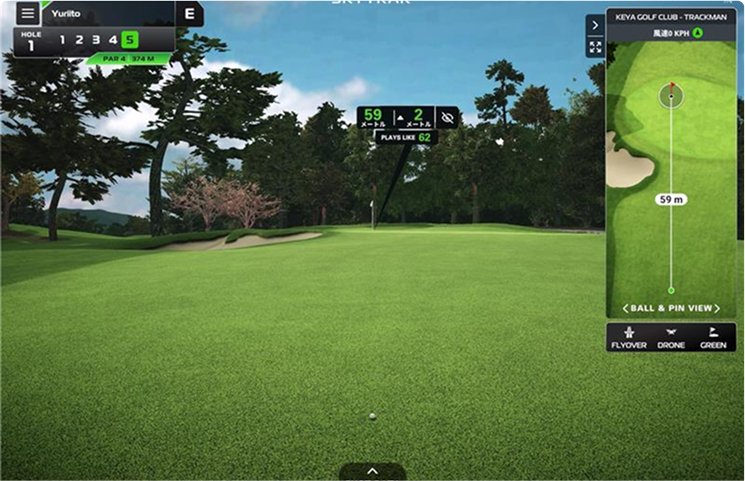This screenshot has height=481, width=745.
Task: Expand the minimap to fullscreen
Action: pos(595,47)
